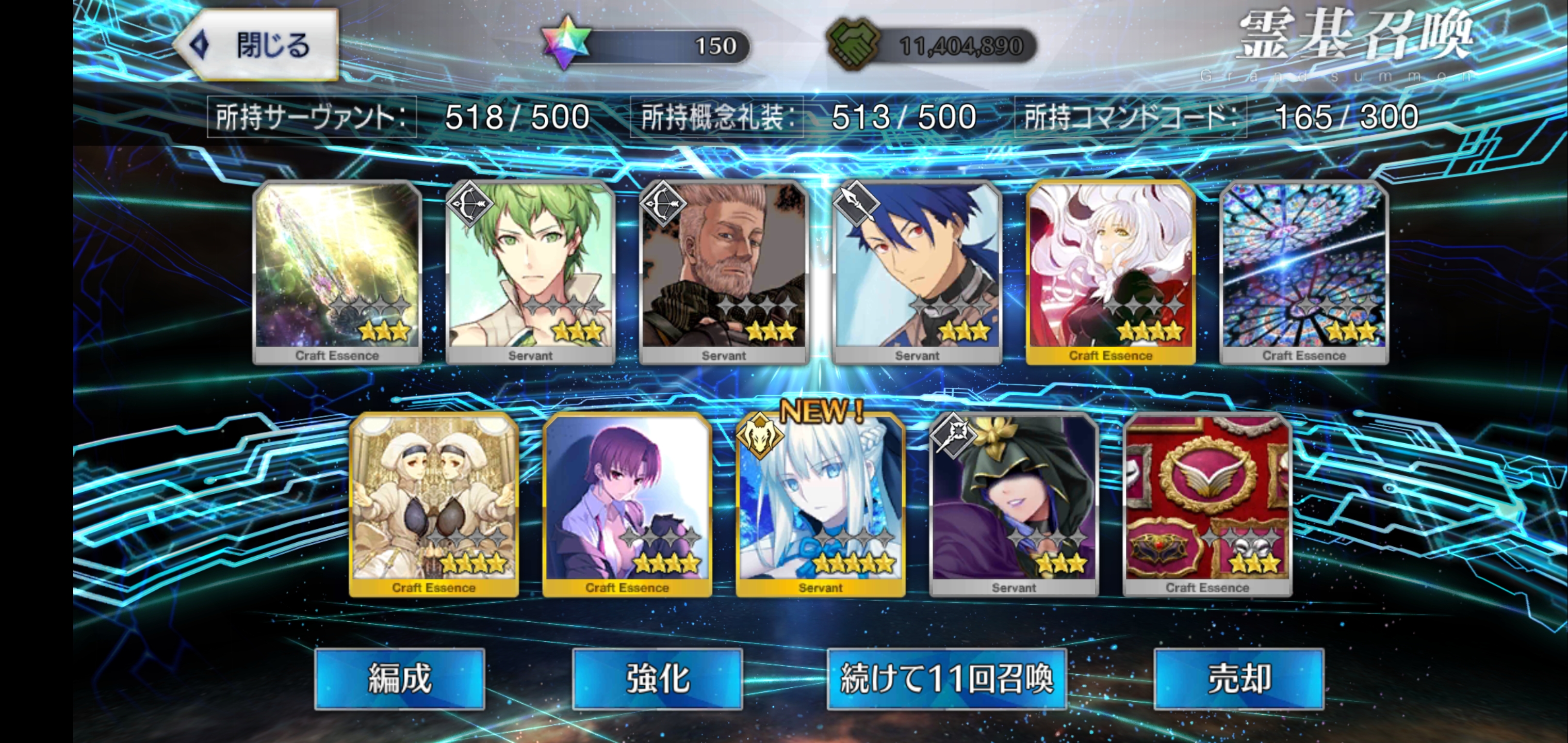View the stained glass Craft Essence card
Viewport: 1568px width, 743px height.
coord(1304,272)
